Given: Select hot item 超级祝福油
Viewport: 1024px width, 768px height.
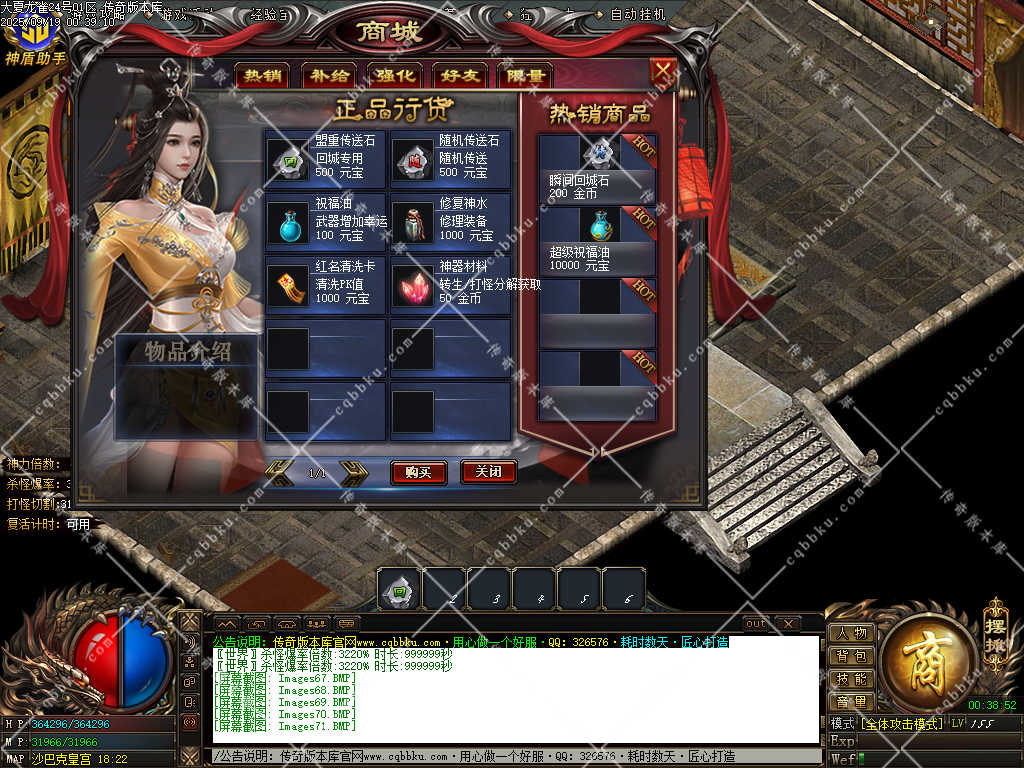Looking at the screenshot, I should [599, 225].
